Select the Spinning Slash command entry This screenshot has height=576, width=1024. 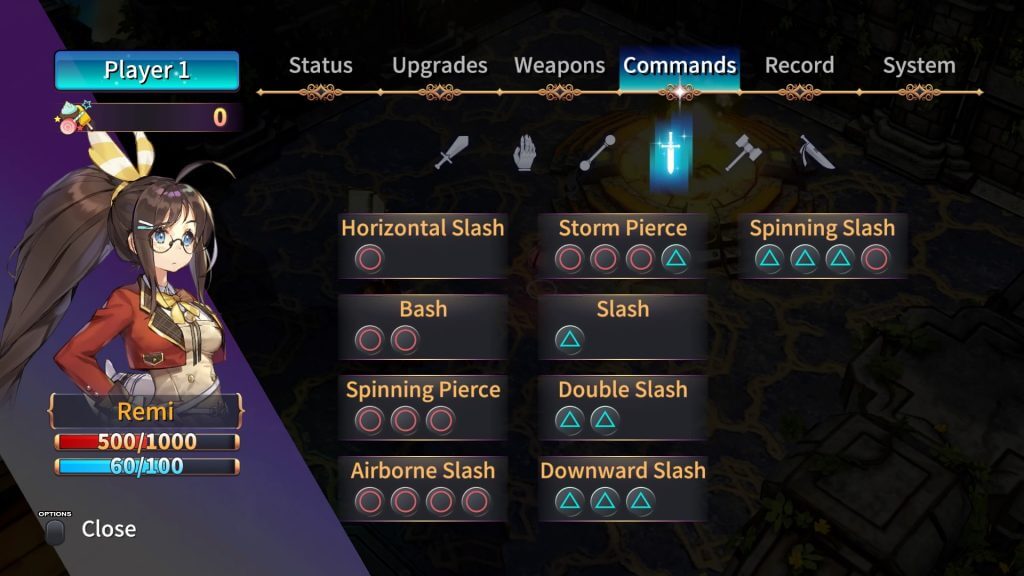[822, 245]
